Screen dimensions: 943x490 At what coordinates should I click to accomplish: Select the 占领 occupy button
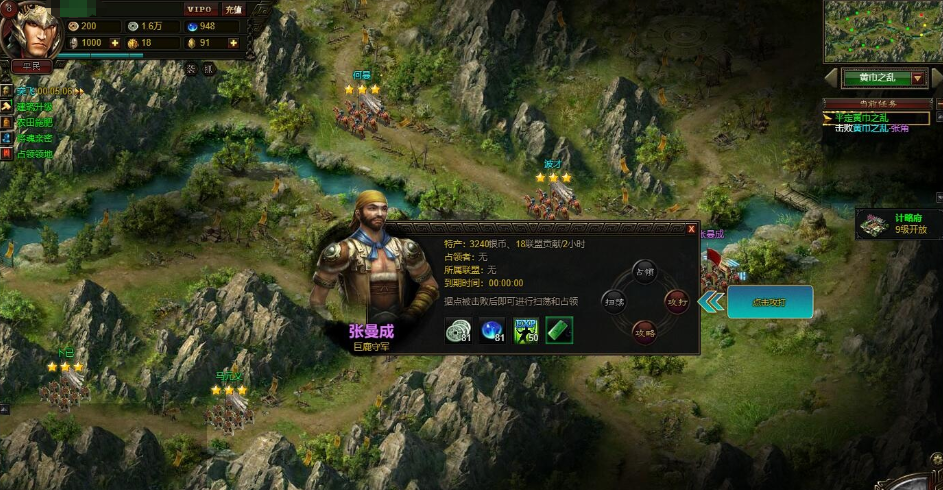(x=645, y=272)
